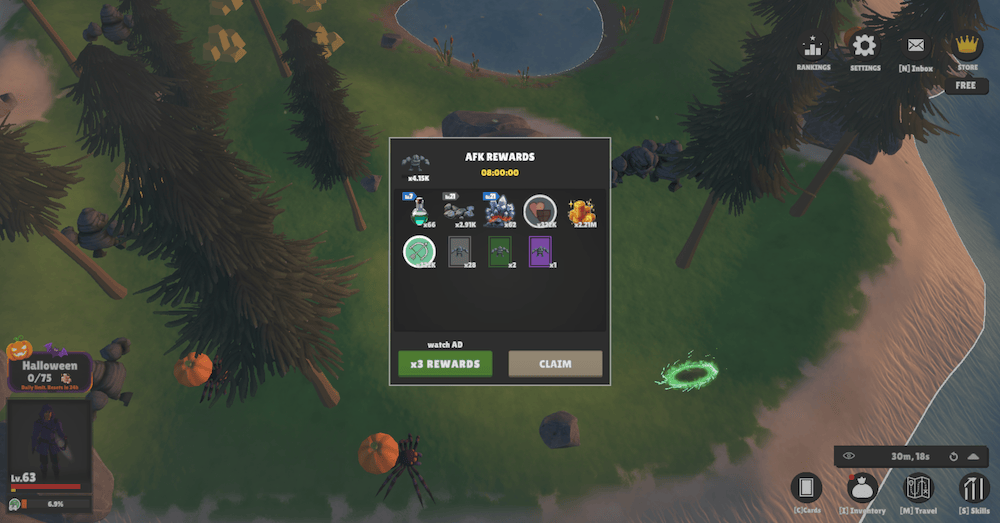Screen dimensions: 1000x523
Task: Open the Skills panel
Action: (973, 491)
